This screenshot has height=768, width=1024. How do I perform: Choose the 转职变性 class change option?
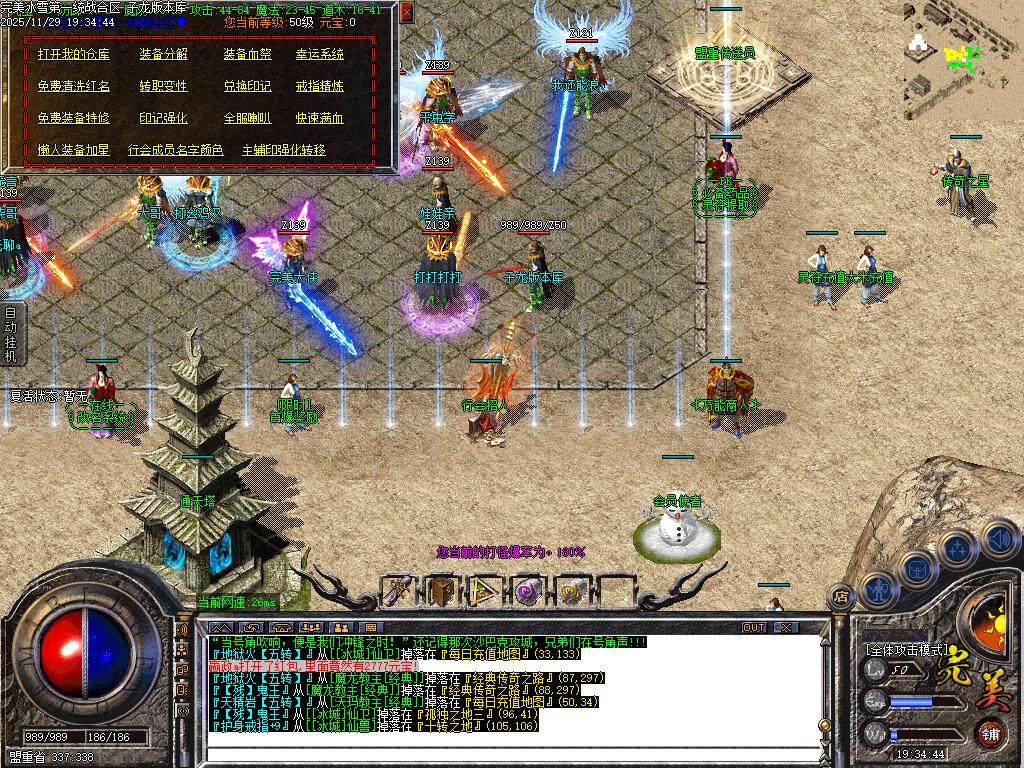tap(163, 86)
